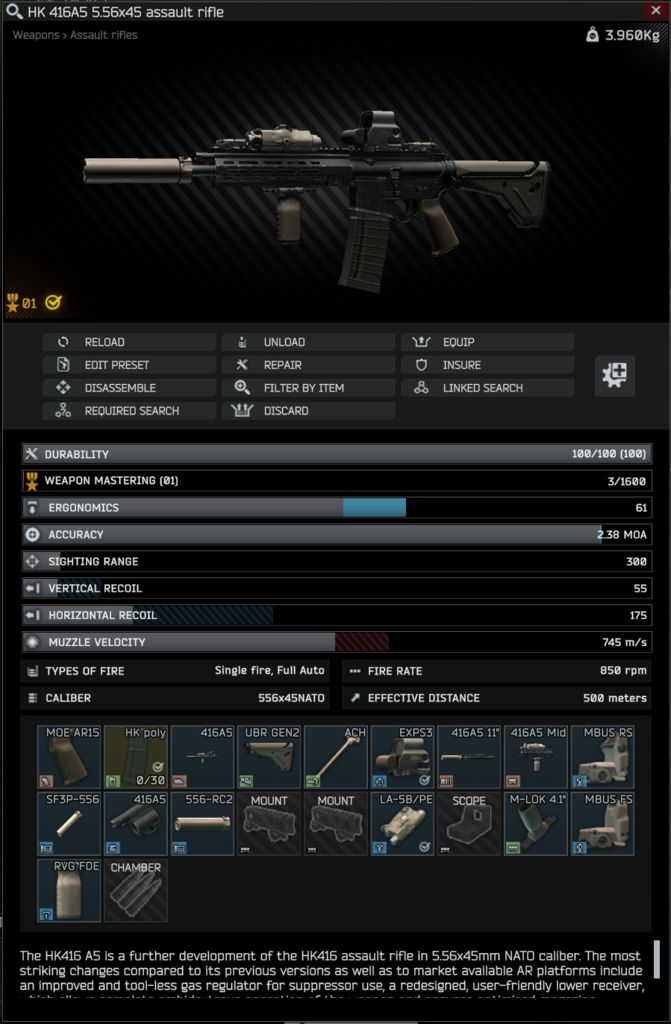This screenshot has width=671, height=1024.
Task: Reload the weapon
Action: click(x=128, y=342)
